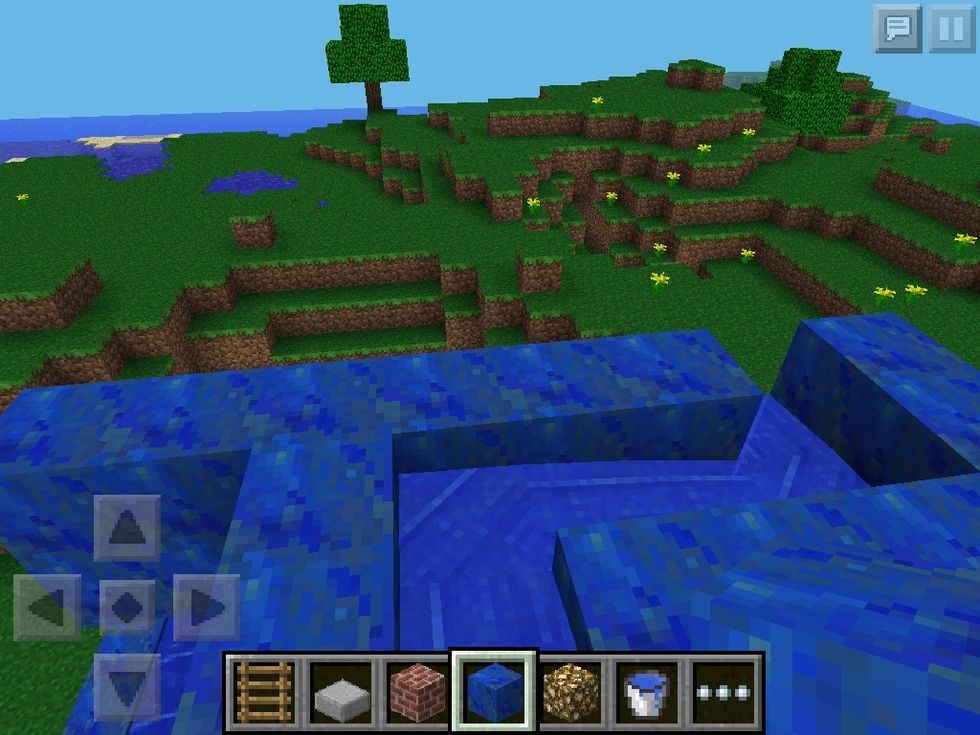Tap the left arrow movement button
980x735 pixels.
pos(47,607)
